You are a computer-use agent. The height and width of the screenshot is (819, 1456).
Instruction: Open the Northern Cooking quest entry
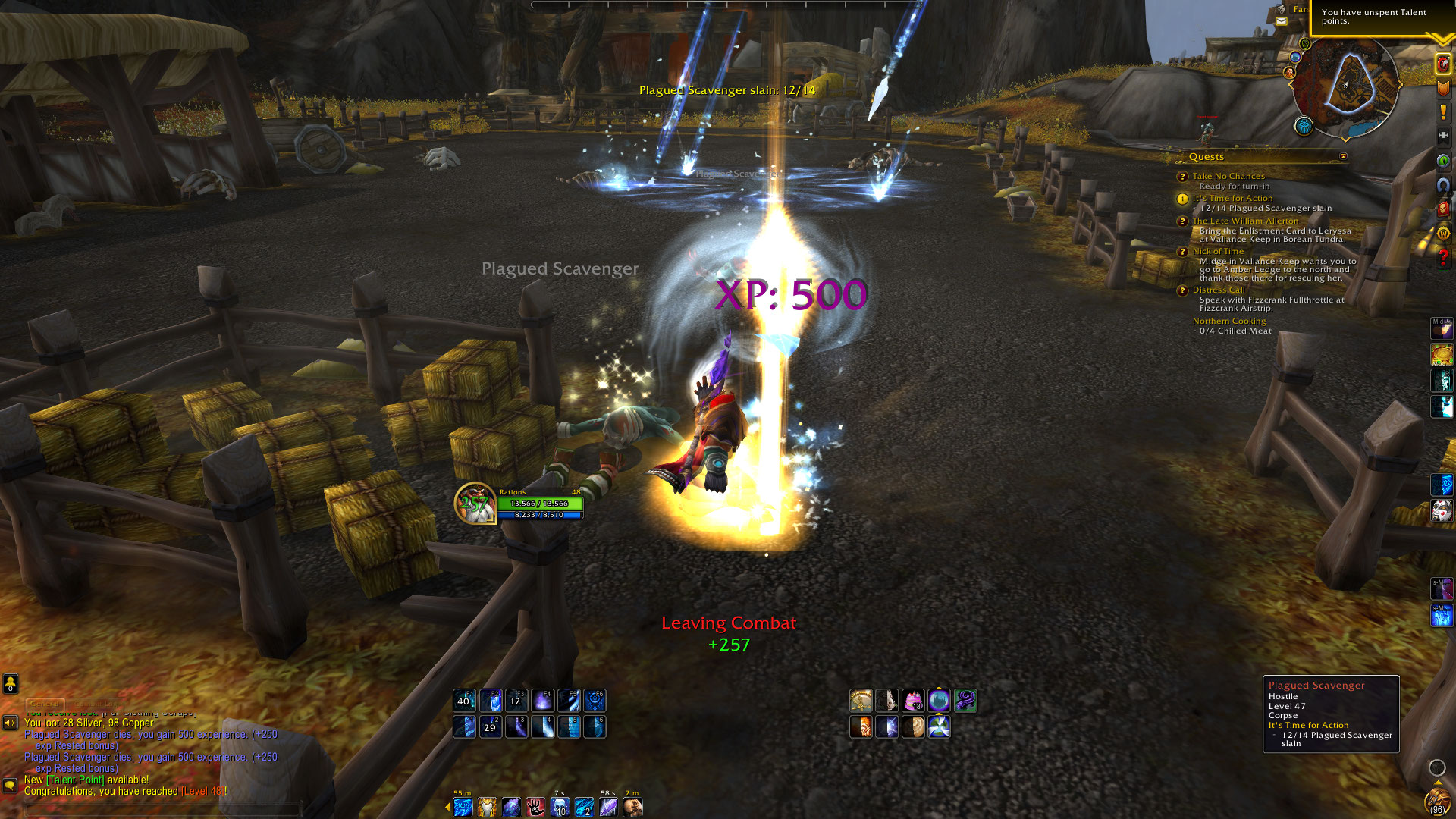click(x=1228, y=321)
